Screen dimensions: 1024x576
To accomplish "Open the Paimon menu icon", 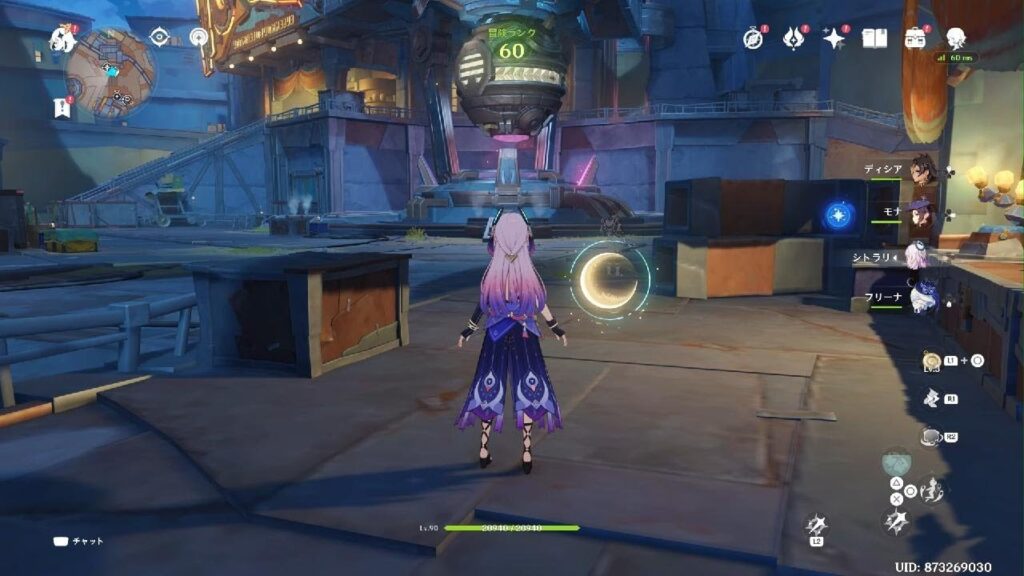I will point(62,40).
